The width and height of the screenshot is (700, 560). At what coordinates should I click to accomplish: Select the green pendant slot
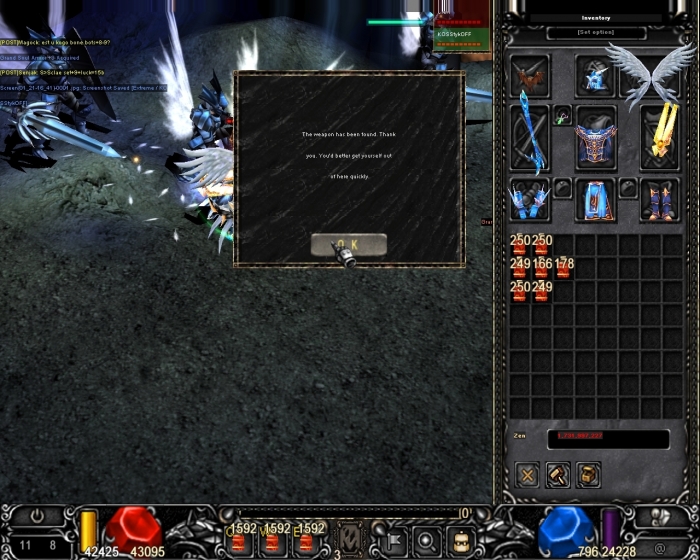click(x=562, y=115)
